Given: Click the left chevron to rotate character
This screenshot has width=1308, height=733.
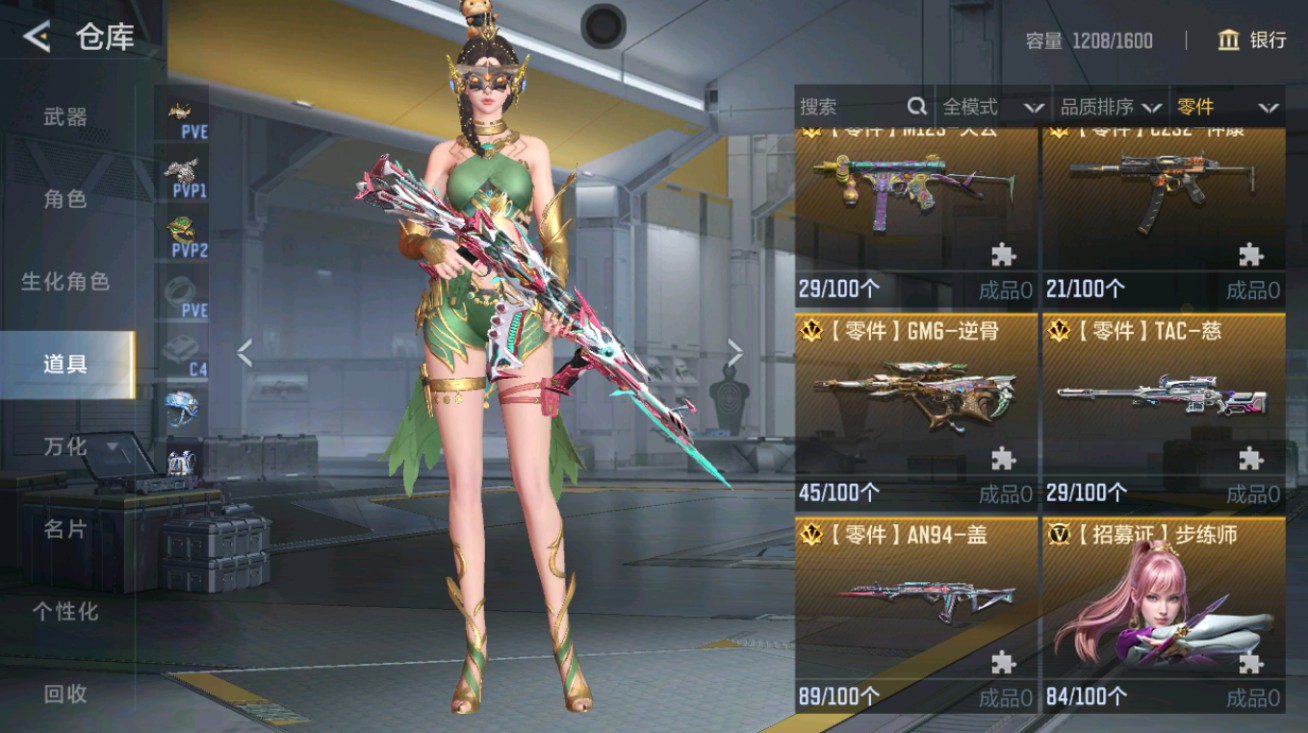Looking at the screenshot, I should [x=244, y=352].
